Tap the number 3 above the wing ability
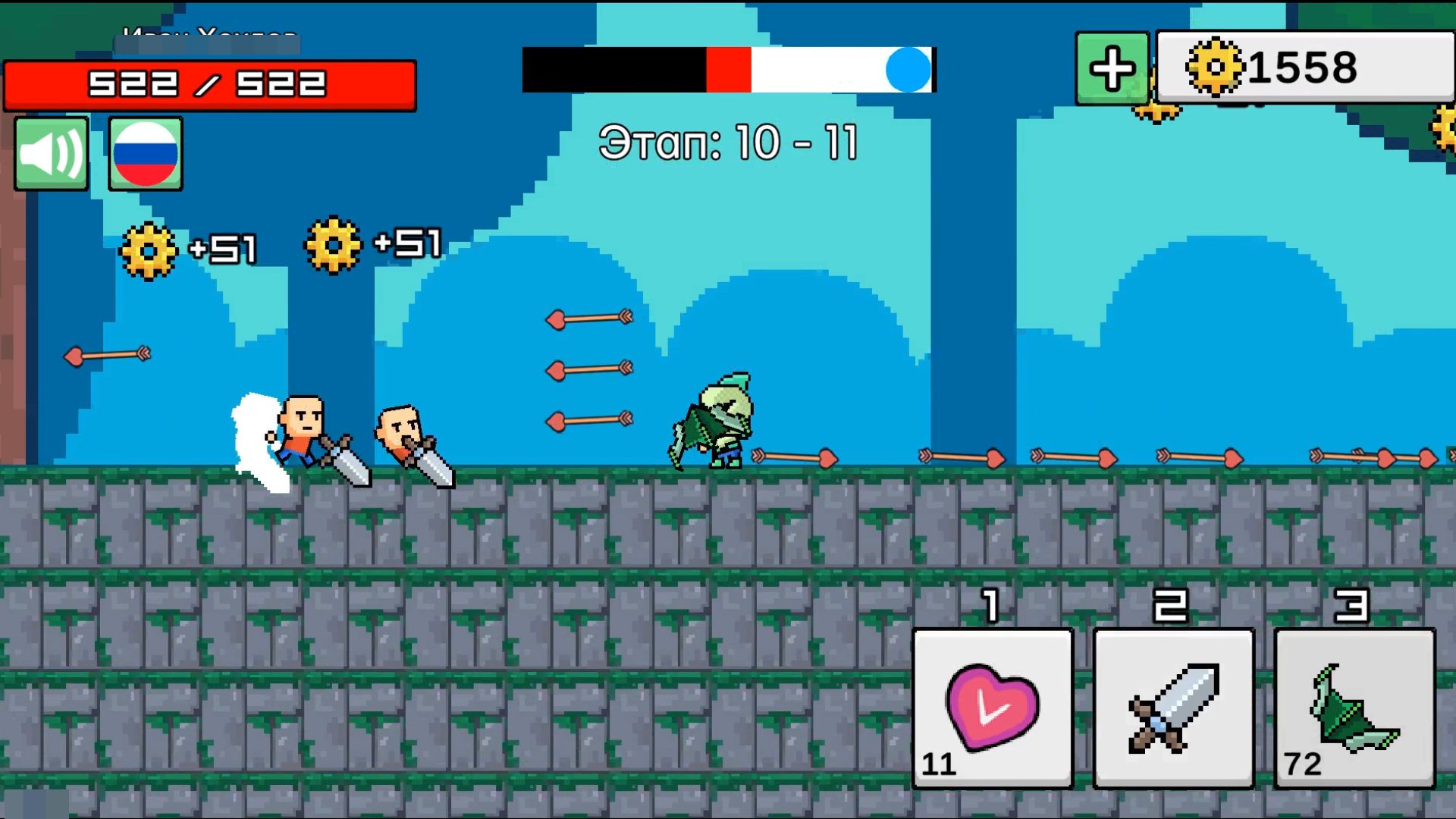 click(x=1353, y=607)
